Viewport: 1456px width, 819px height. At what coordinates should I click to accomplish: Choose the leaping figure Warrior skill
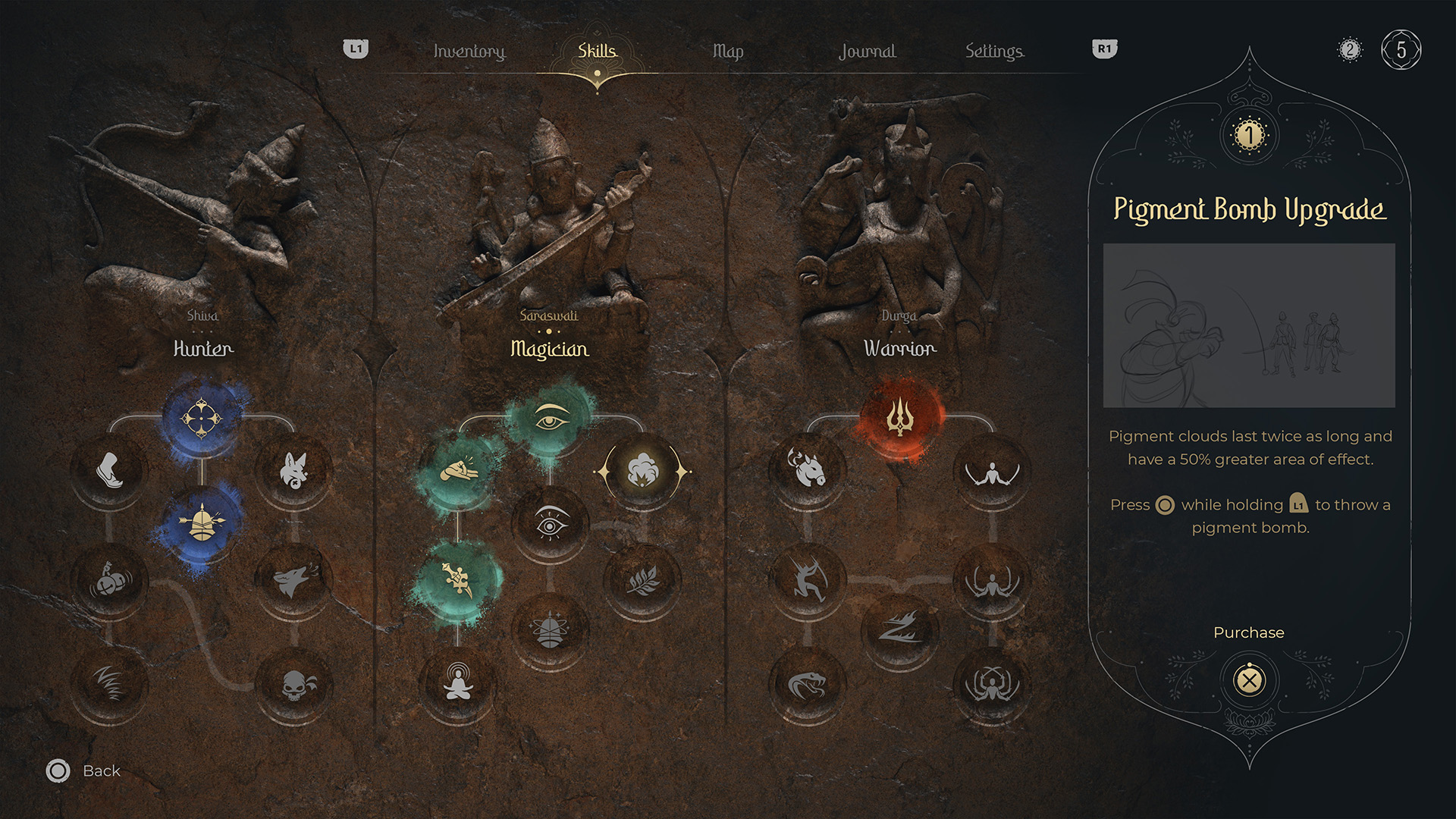pyautogui.click(x=808, y=580)
